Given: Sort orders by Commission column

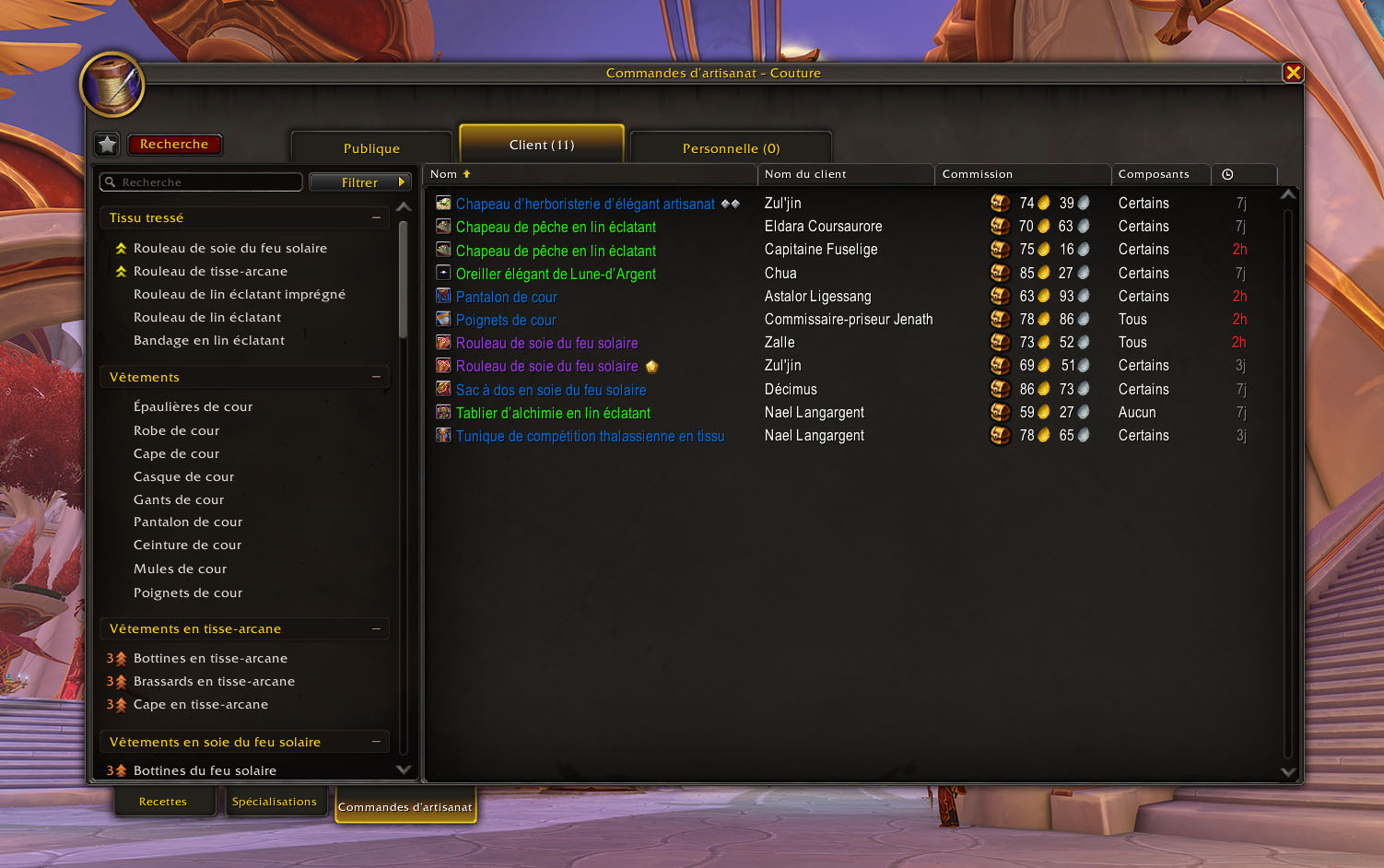Looking at the screenshot, I should (x=1022, y=174).
